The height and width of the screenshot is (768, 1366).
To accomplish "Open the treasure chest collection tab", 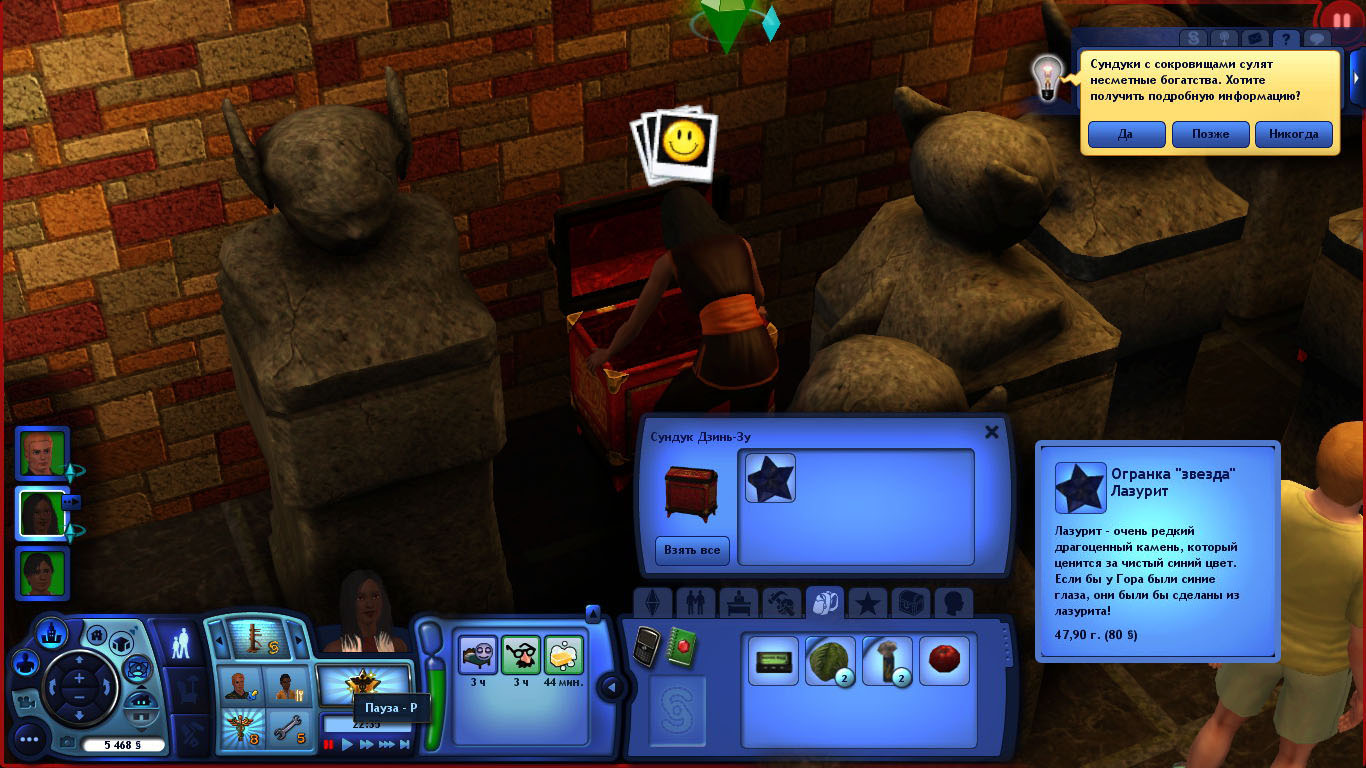I will click(x=910, y=603).
